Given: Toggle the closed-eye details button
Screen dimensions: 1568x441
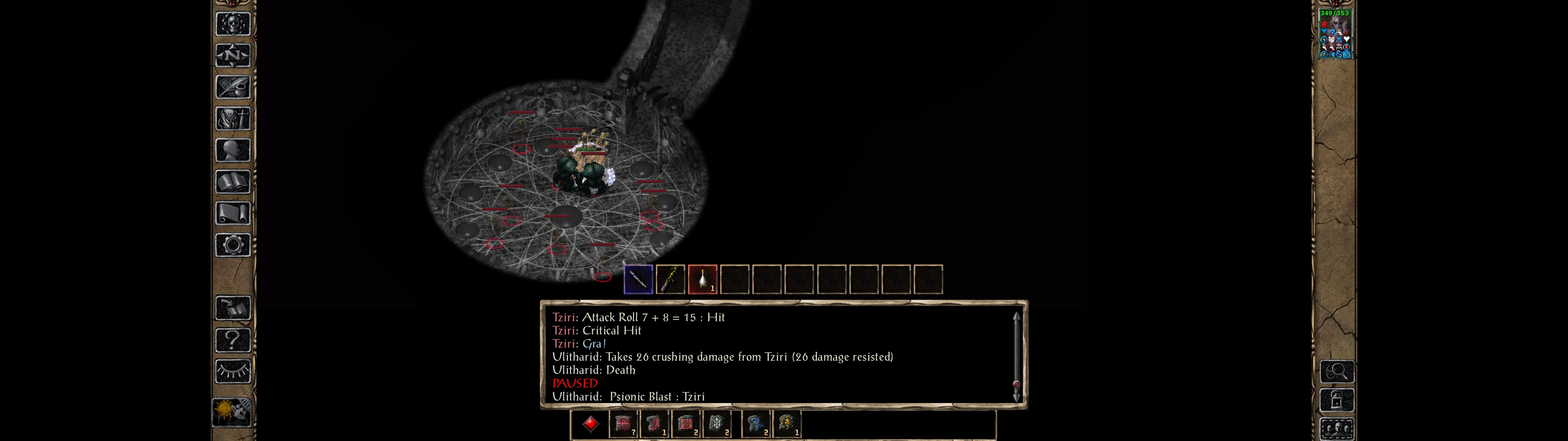Looking at the screenshot, I should point(232,371).
